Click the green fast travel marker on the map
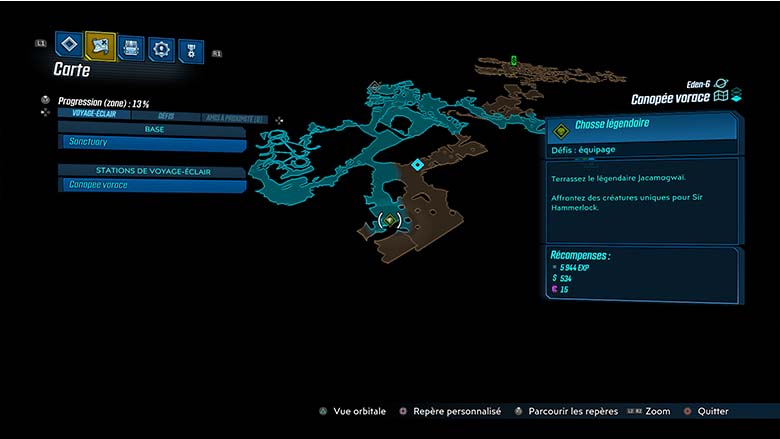 coord(514,60)
